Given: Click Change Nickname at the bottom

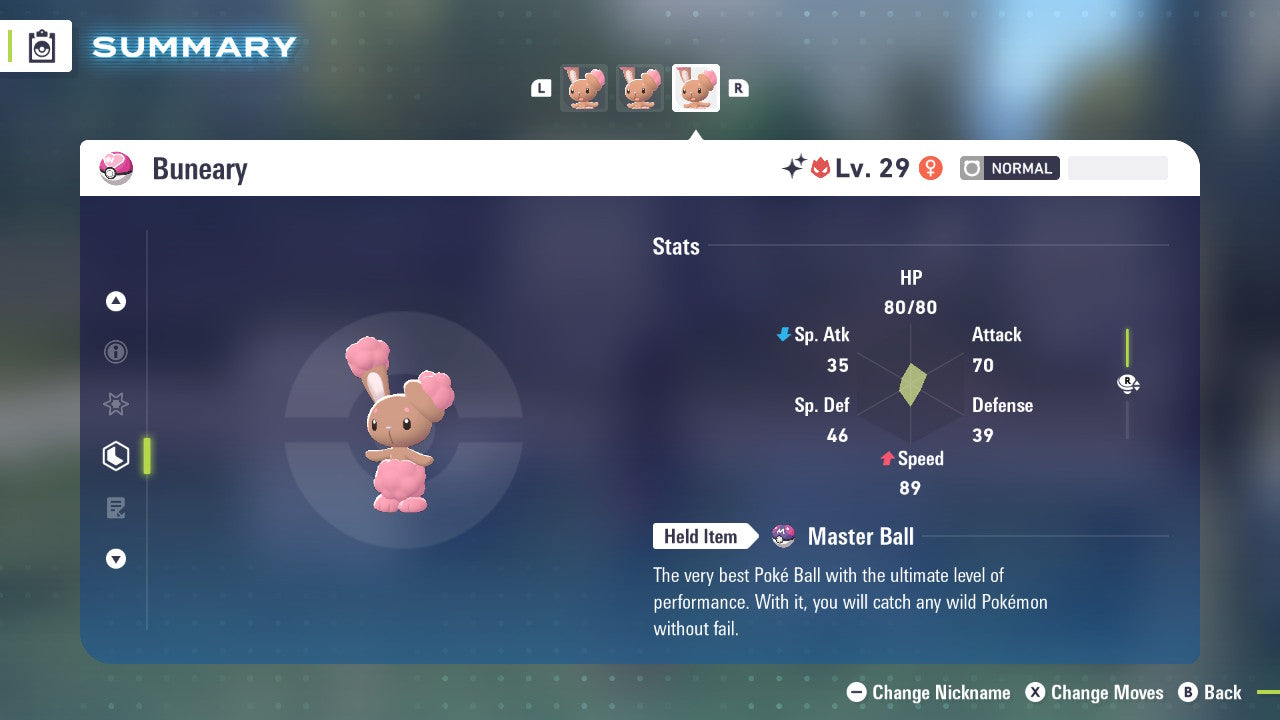Looking at the screenshot, I should click(x=928, y=692).
